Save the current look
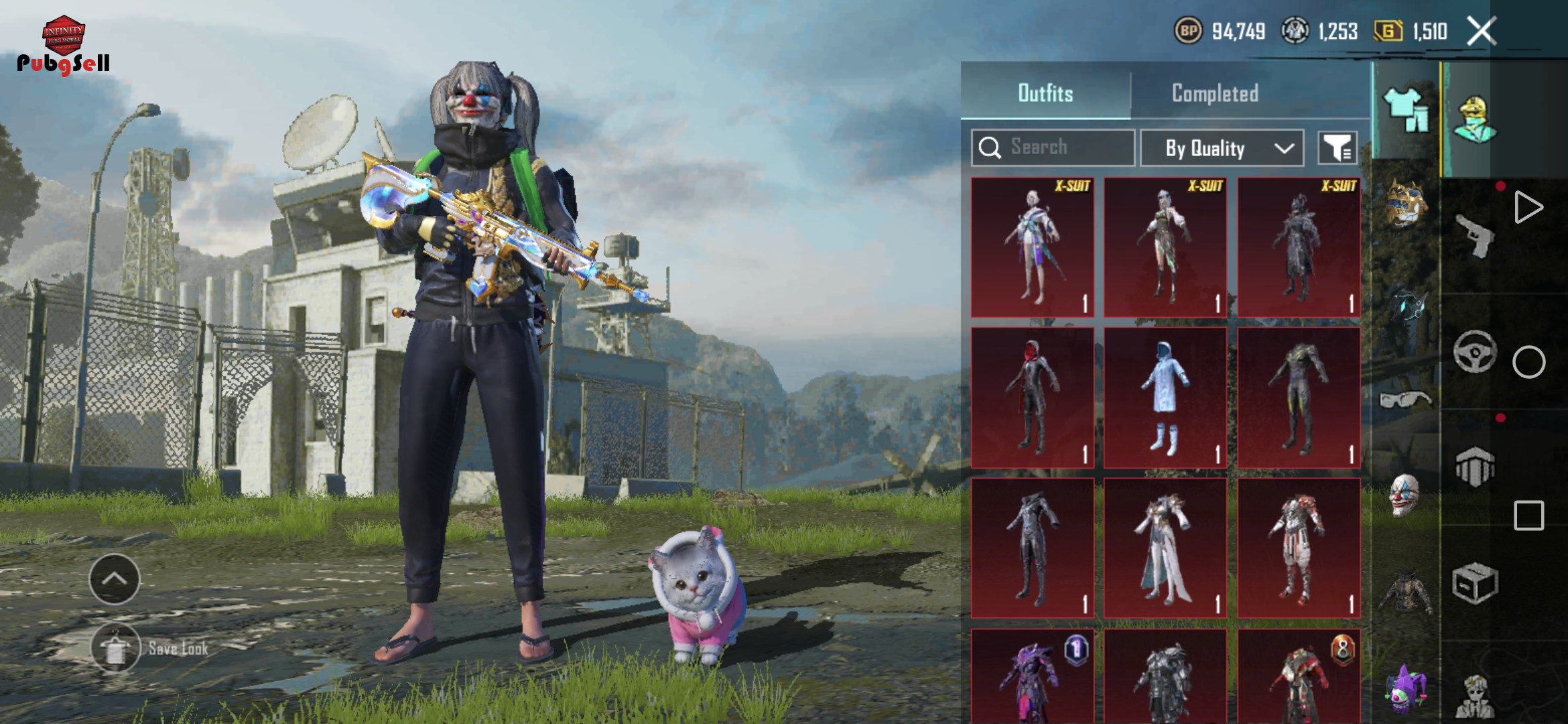Screen dimensions: 1568x724 [116, 648]
